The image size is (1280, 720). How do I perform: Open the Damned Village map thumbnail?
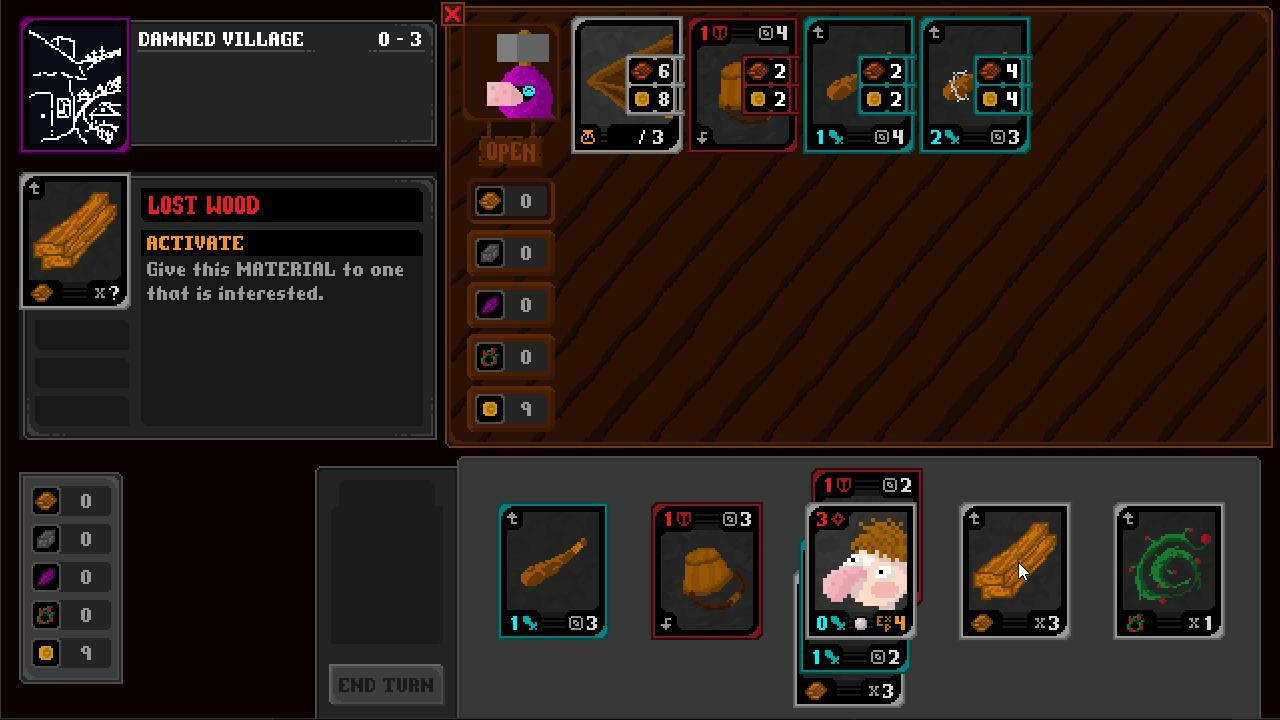(75, 85)
